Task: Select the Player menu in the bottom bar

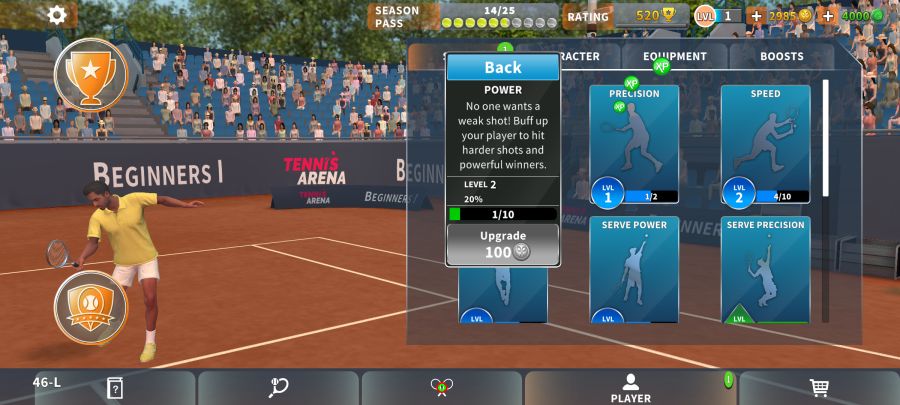Action: pyautogui.click(x=630, y=388)
